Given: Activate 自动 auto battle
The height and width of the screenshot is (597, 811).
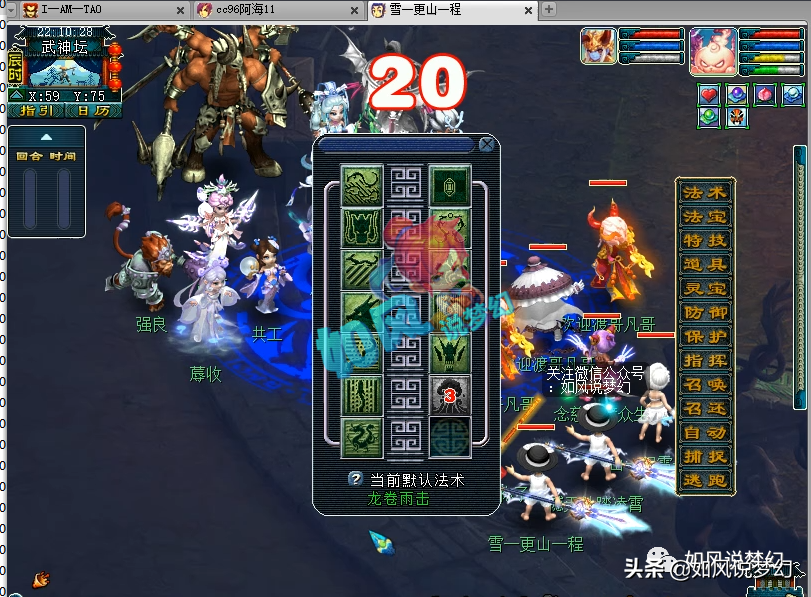Looking at the screenshot, I should (704, 433).
